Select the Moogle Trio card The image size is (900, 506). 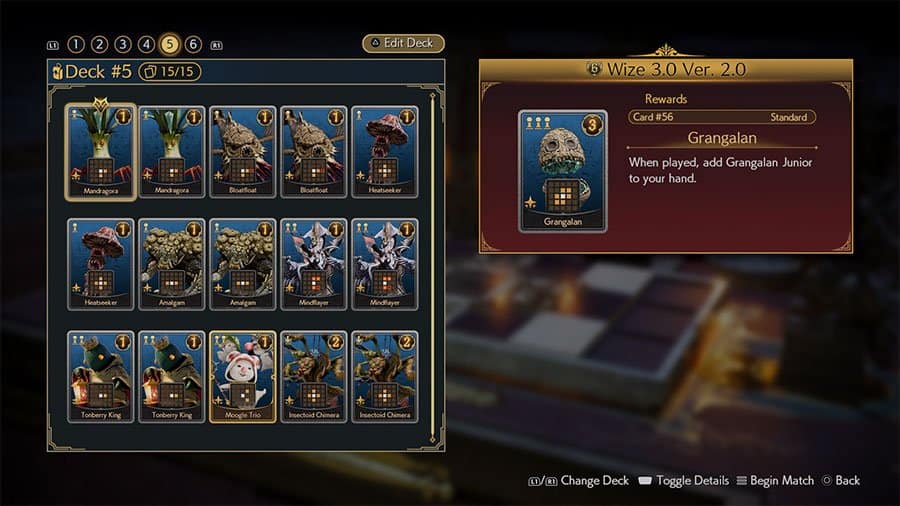(x=242, y=377)
